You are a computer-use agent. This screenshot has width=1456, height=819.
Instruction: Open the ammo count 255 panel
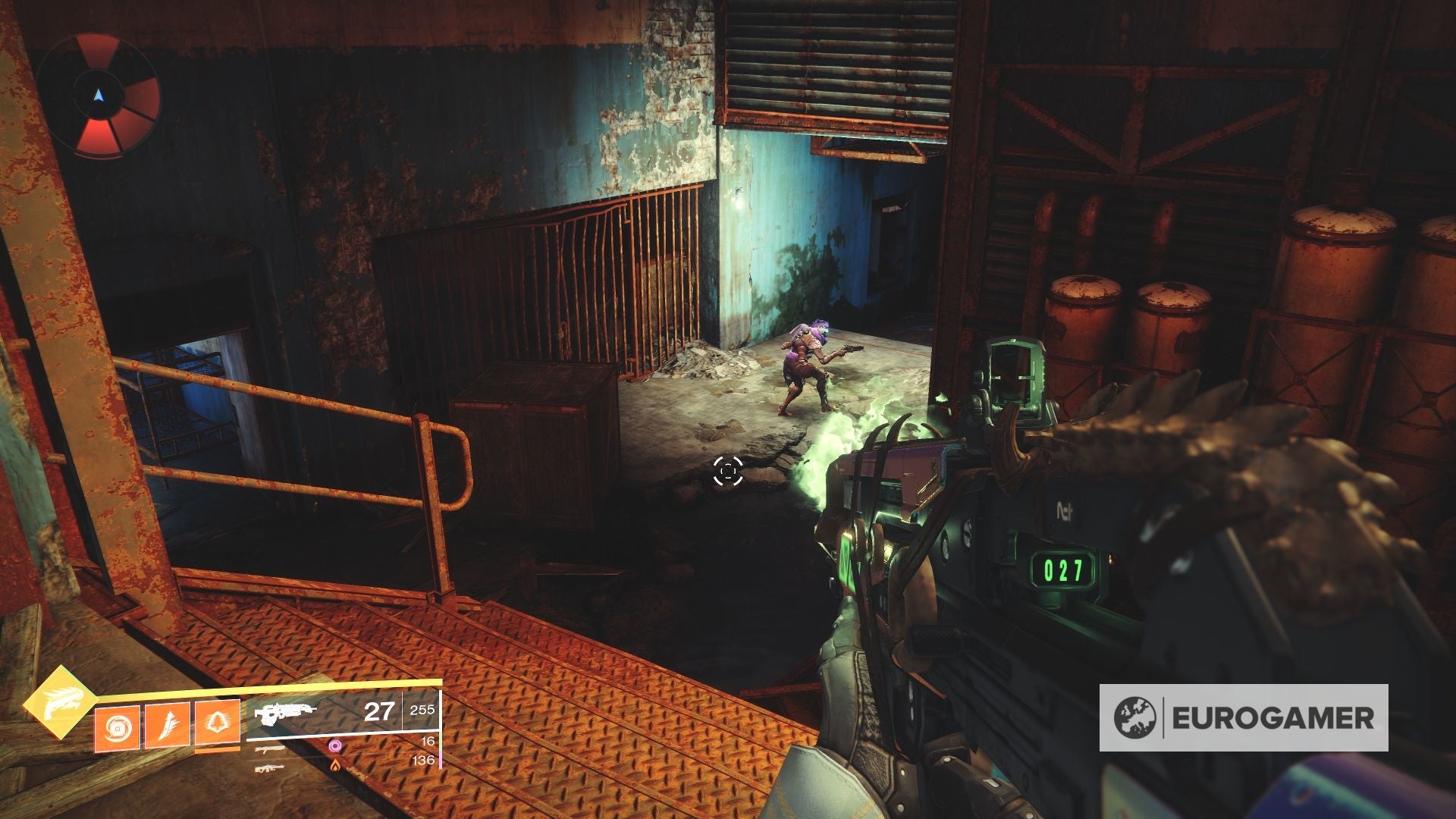422,710
